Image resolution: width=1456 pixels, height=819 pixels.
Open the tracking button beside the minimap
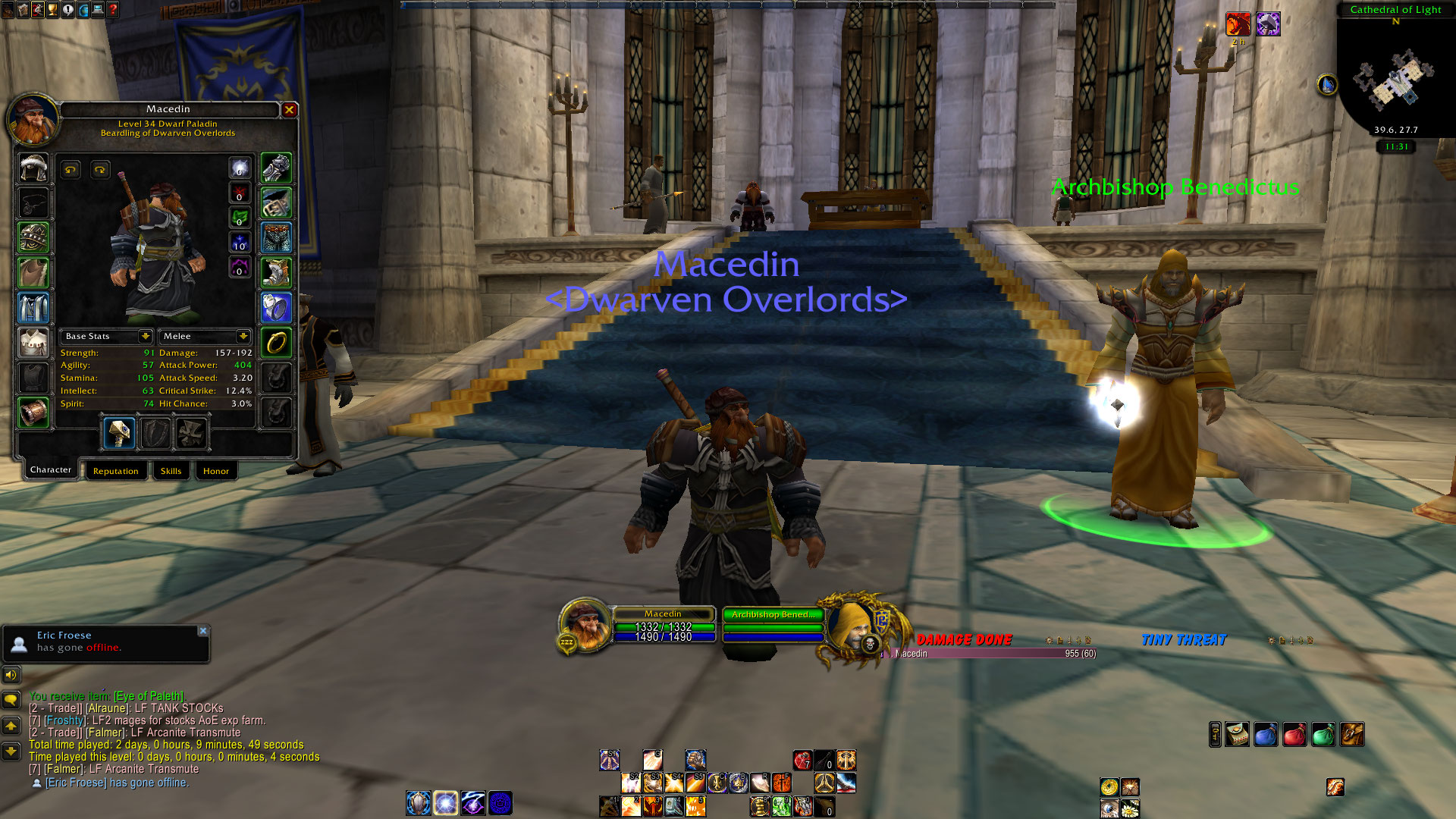[x=1327, y=85]
